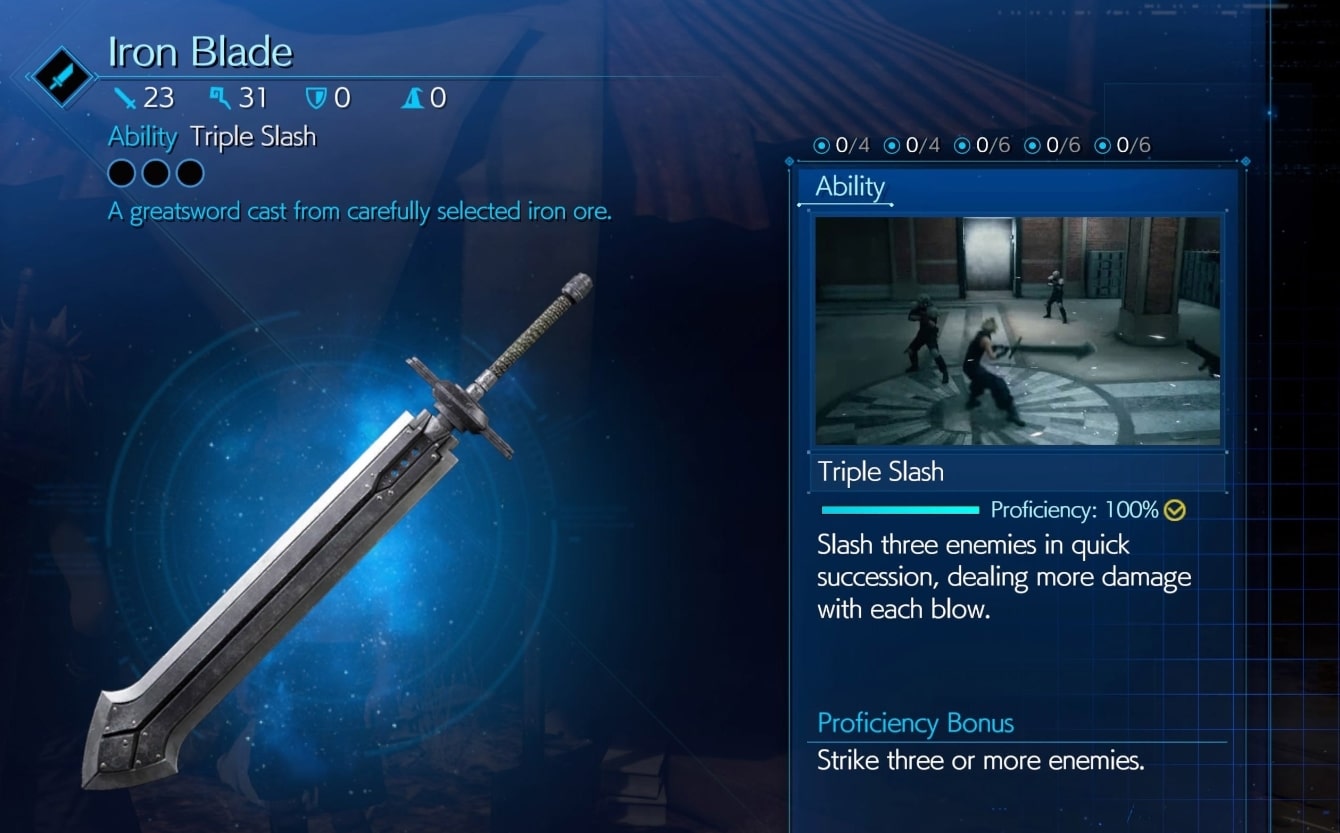Toggle the first materia slot

click(x=121, y=172)
